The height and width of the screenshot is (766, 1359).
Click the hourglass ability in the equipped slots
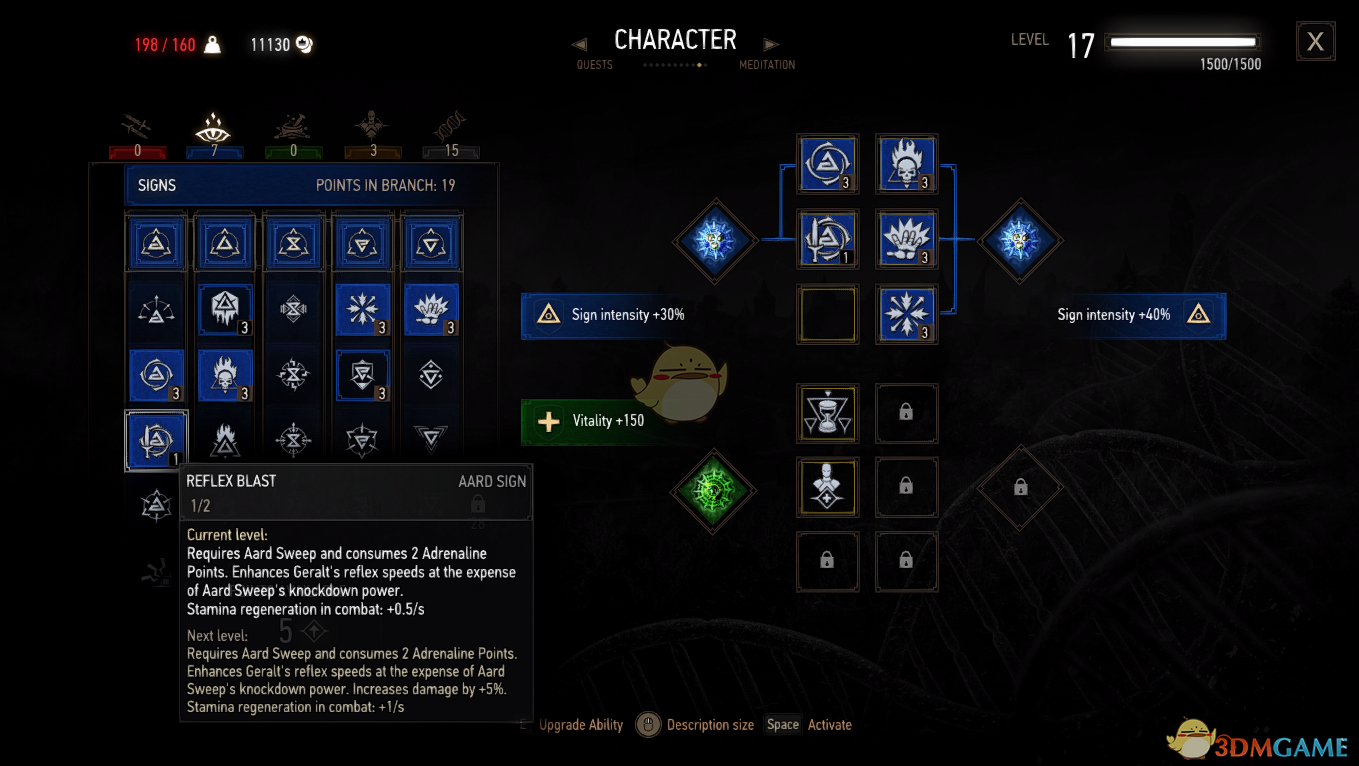tap(827, 413)
